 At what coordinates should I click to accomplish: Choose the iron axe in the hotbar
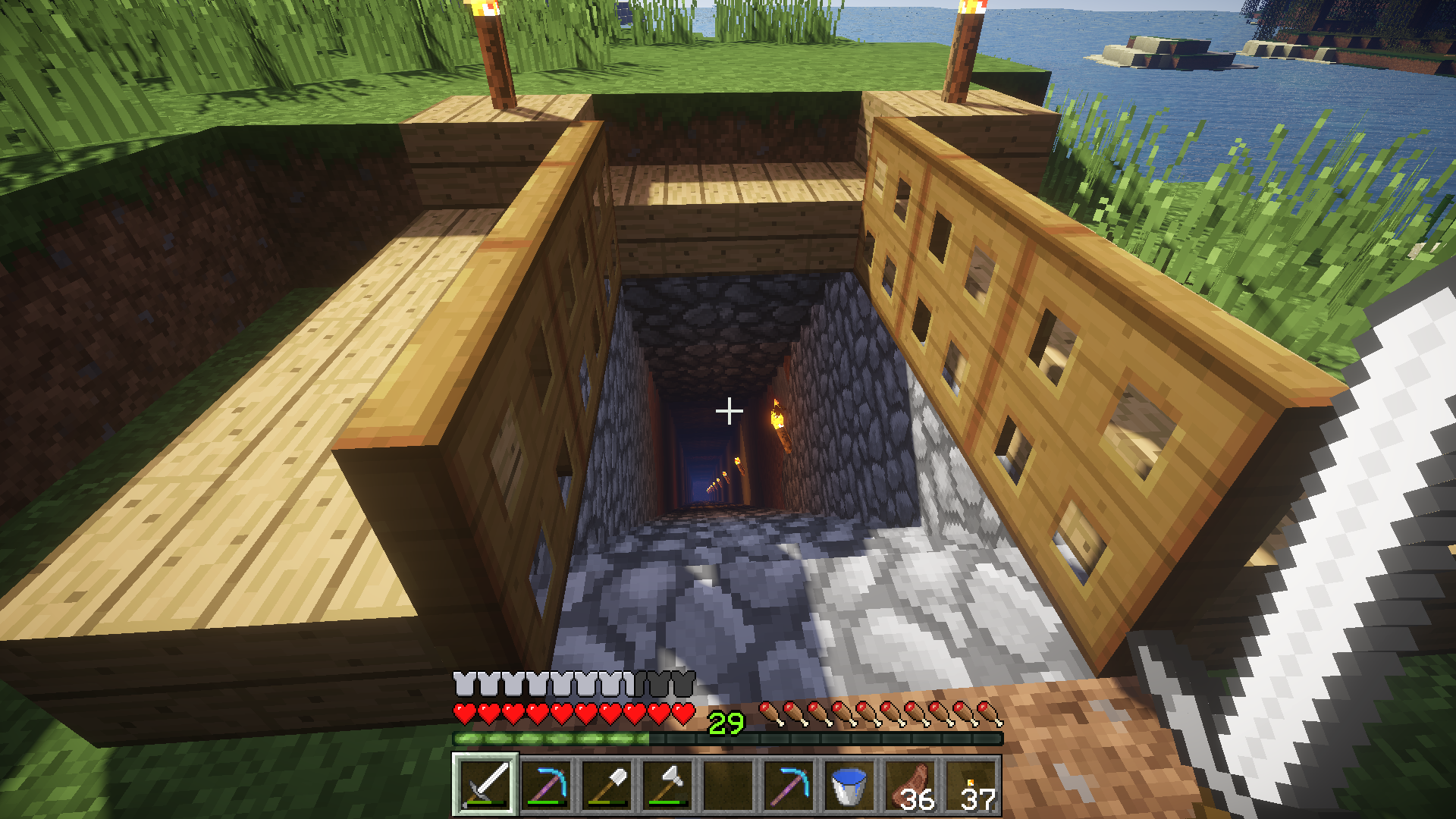click(x=667, y=785)
